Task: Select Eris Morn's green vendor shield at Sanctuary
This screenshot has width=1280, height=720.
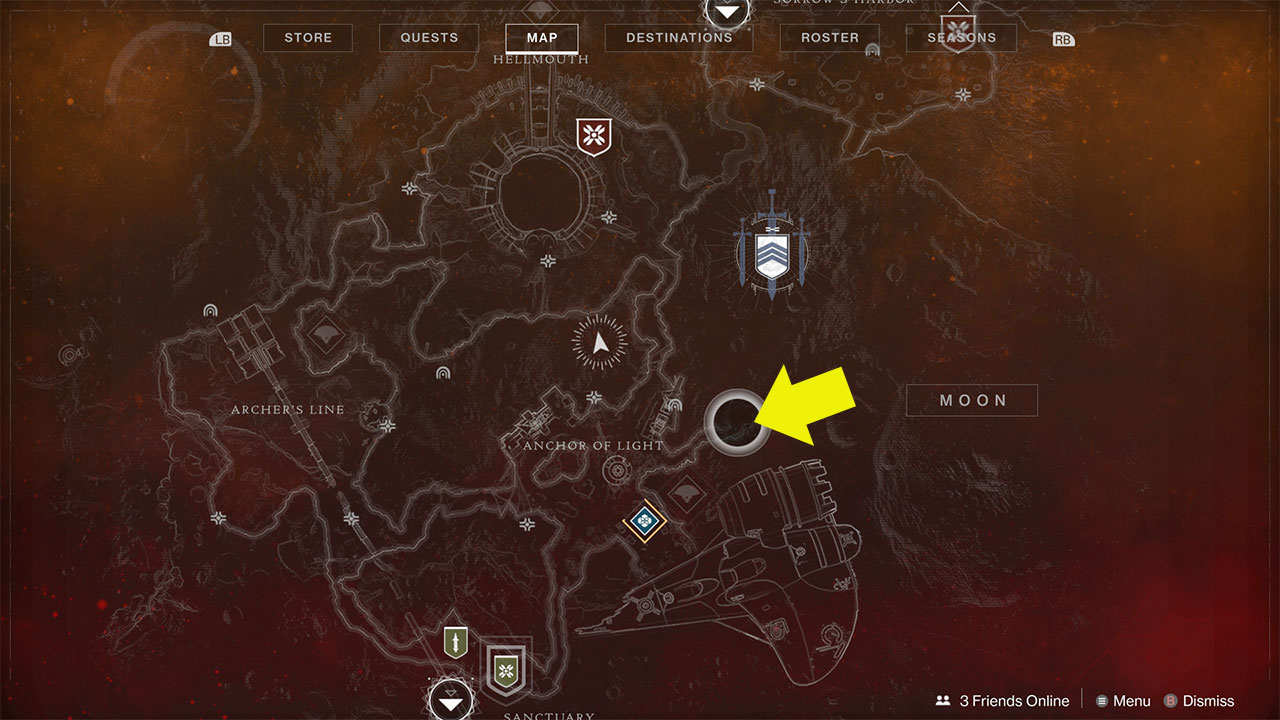Action: pyautogui.click(x=507, y=670)
